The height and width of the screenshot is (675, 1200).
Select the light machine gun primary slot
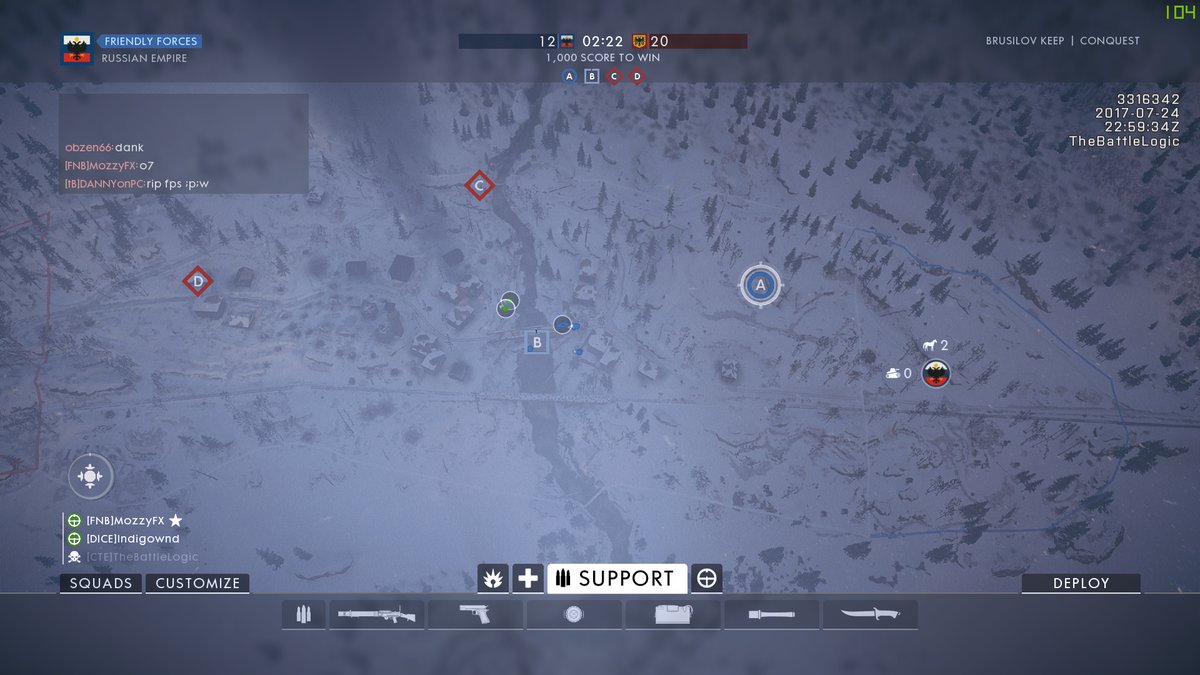click(377, 614)
